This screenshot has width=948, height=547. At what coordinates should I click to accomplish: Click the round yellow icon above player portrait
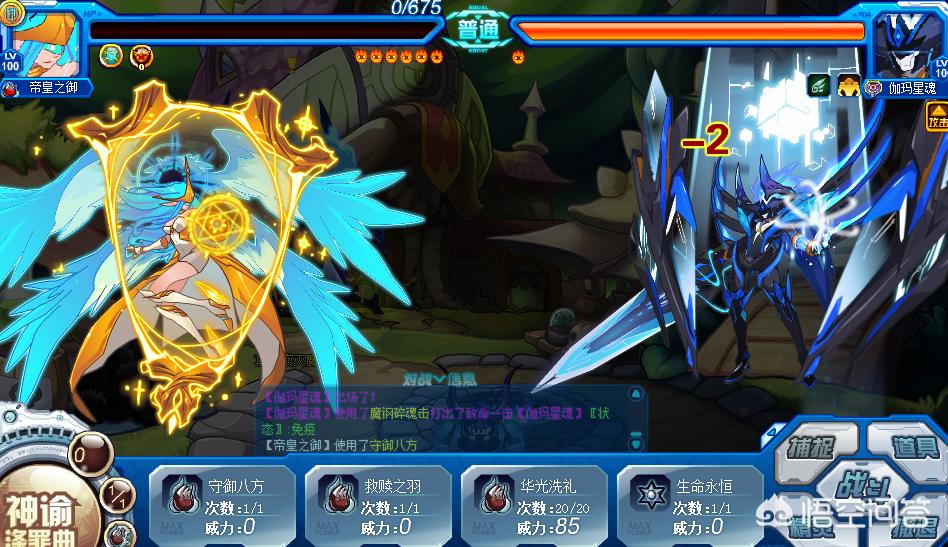click(x=14, y=13)
